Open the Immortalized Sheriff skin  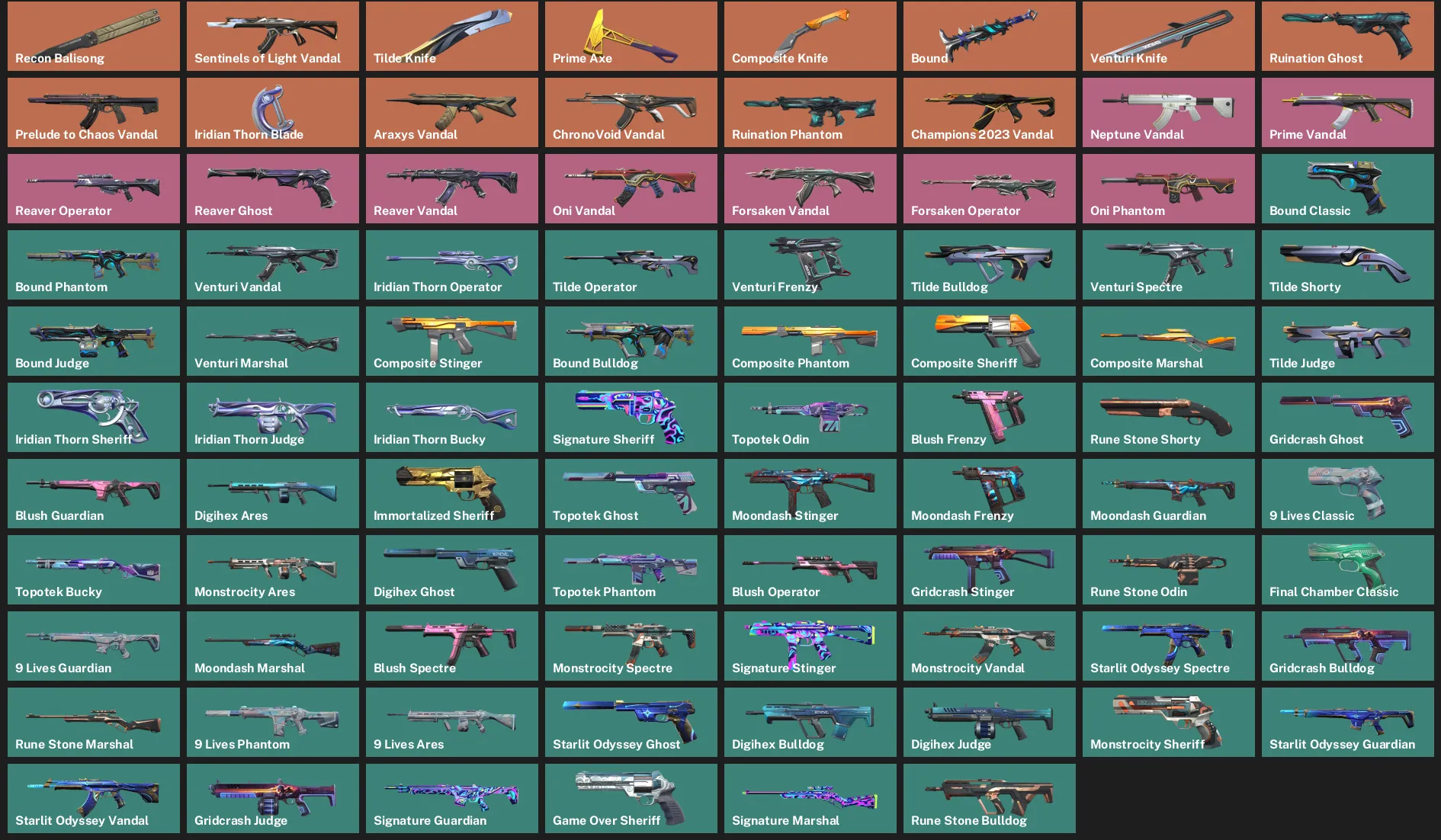451,493
